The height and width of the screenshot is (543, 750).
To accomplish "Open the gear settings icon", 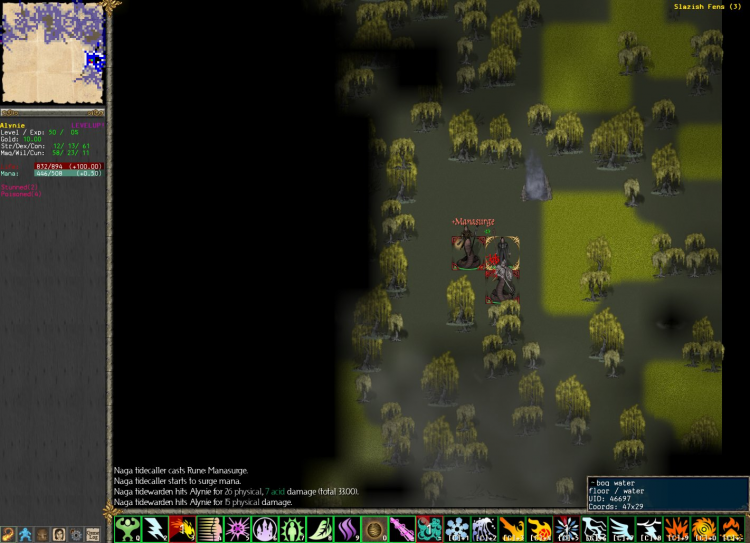I will (x=76, y=535).
